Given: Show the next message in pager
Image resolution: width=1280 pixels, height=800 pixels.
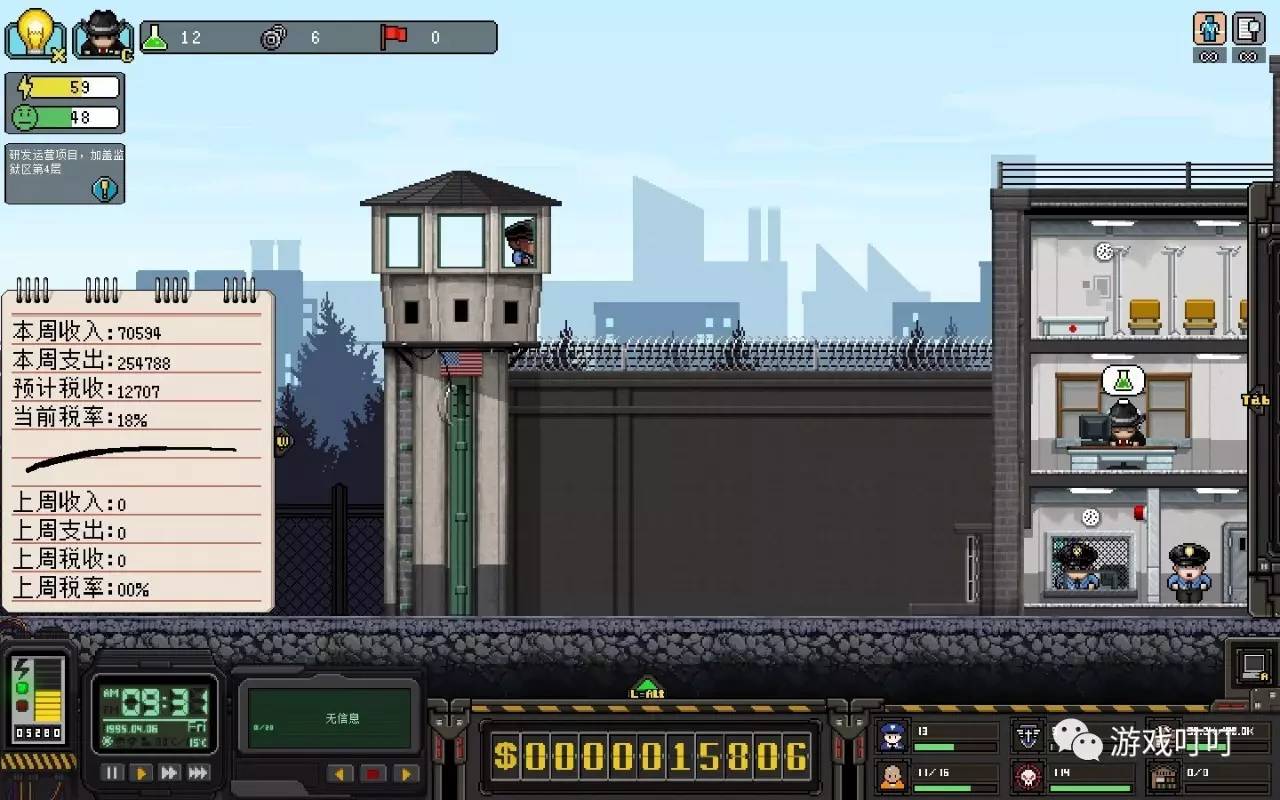Looking at the screenshot, I should 405,774.
